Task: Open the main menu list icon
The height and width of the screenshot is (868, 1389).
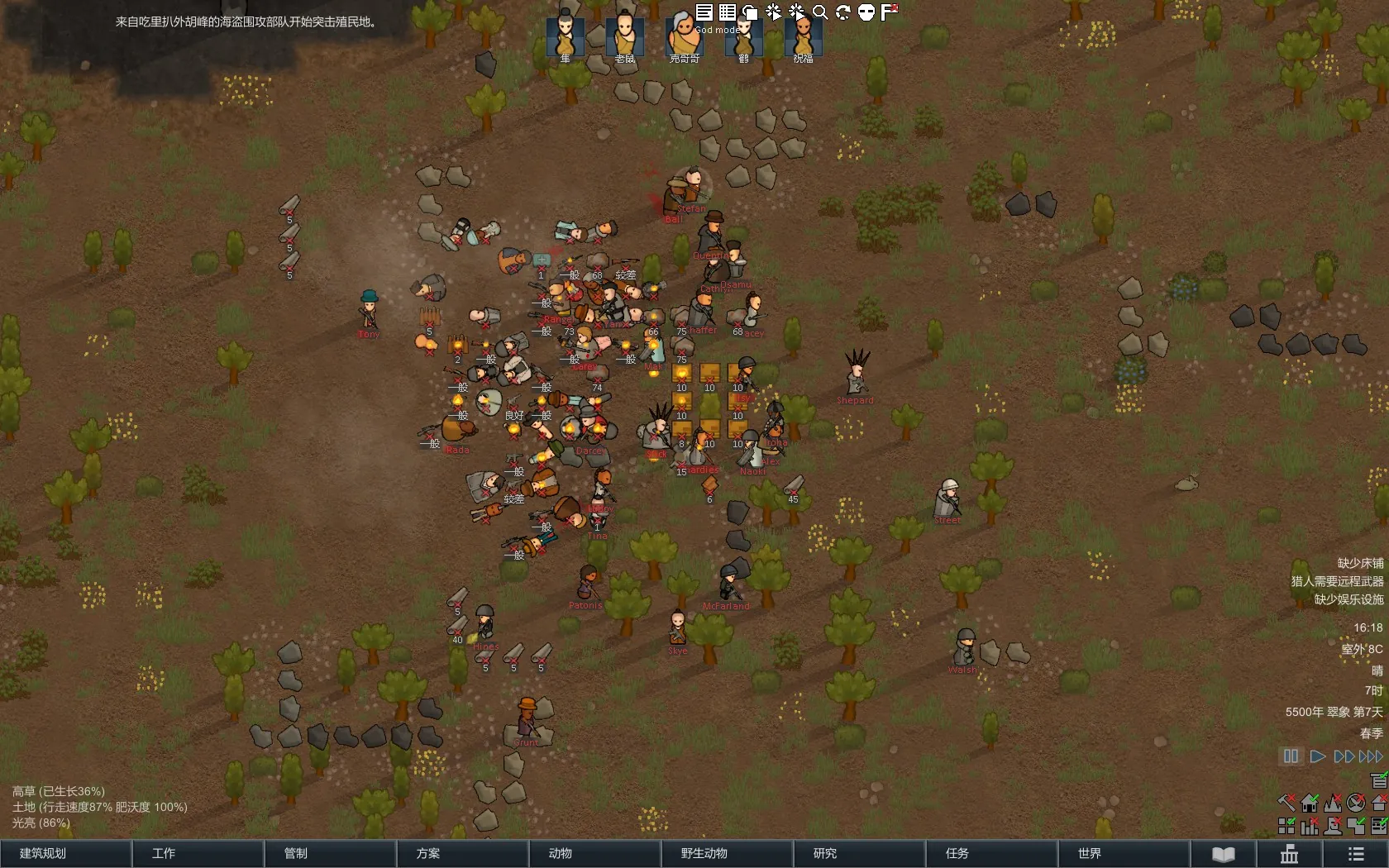Action: click(x=1356, y=854)
